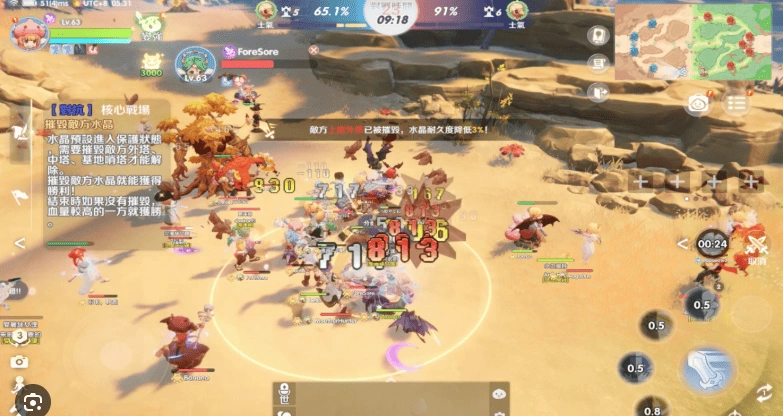Open the card icon below the timer

(x=598, y=34)
